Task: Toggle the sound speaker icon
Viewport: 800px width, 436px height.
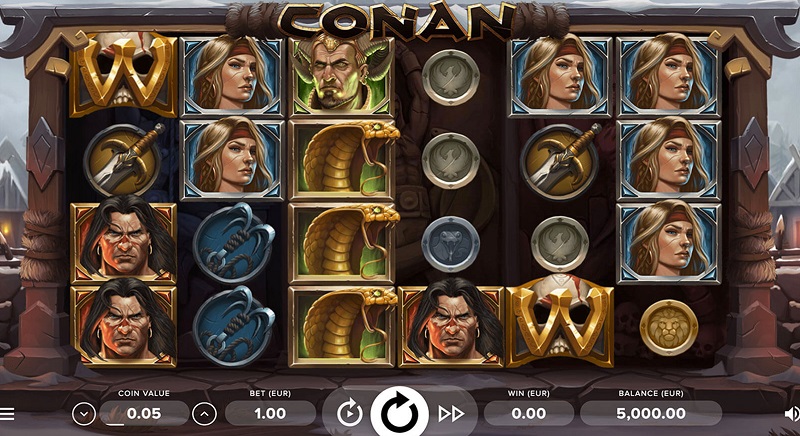Action: tap(791, 412)
